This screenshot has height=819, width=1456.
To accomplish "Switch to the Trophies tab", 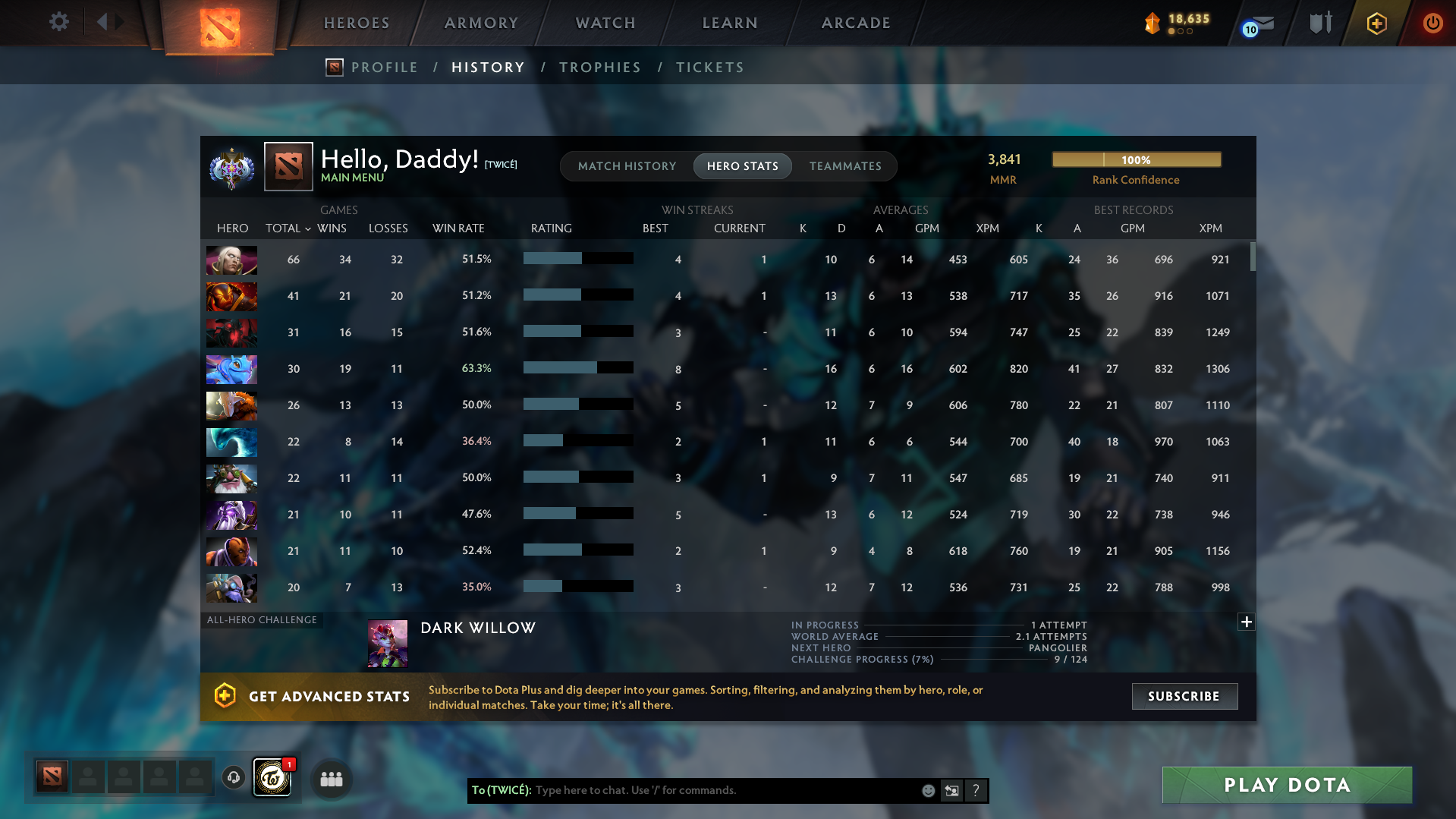I will coord(599,67).
